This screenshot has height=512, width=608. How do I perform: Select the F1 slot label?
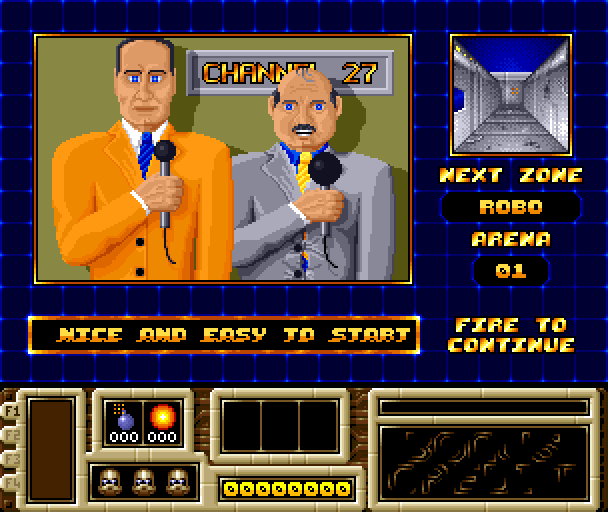pos(14,410)
